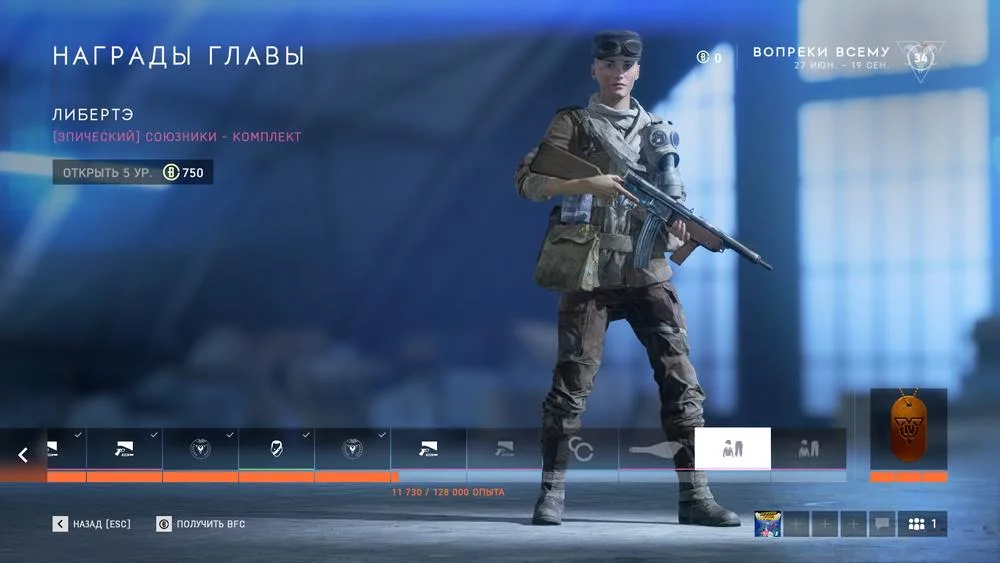Select the melee club reward tile
Viewport: 1000px width, 563px height.
point(656,449)
